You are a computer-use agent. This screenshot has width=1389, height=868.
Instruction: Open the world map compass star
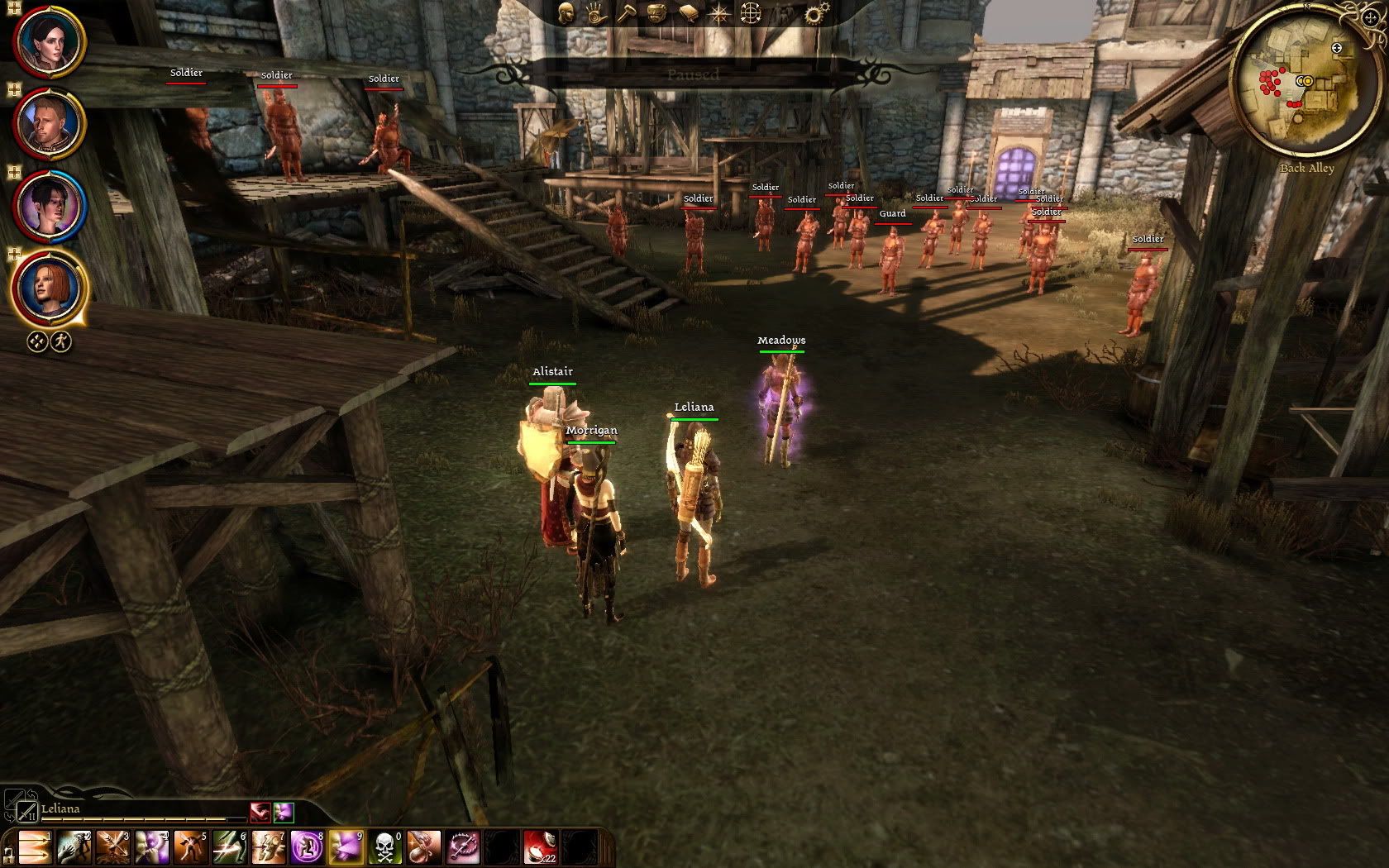[719, 13]
